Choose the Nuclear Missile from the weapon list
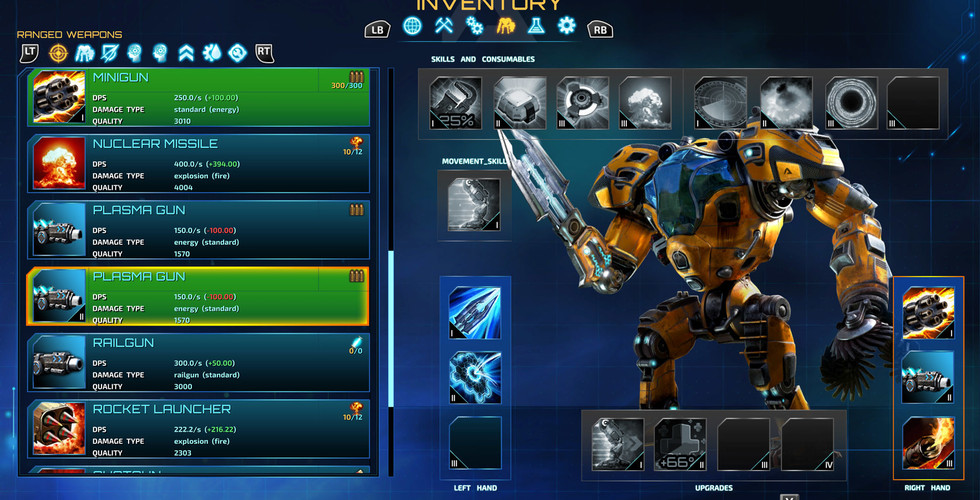 tap(200, 162)
